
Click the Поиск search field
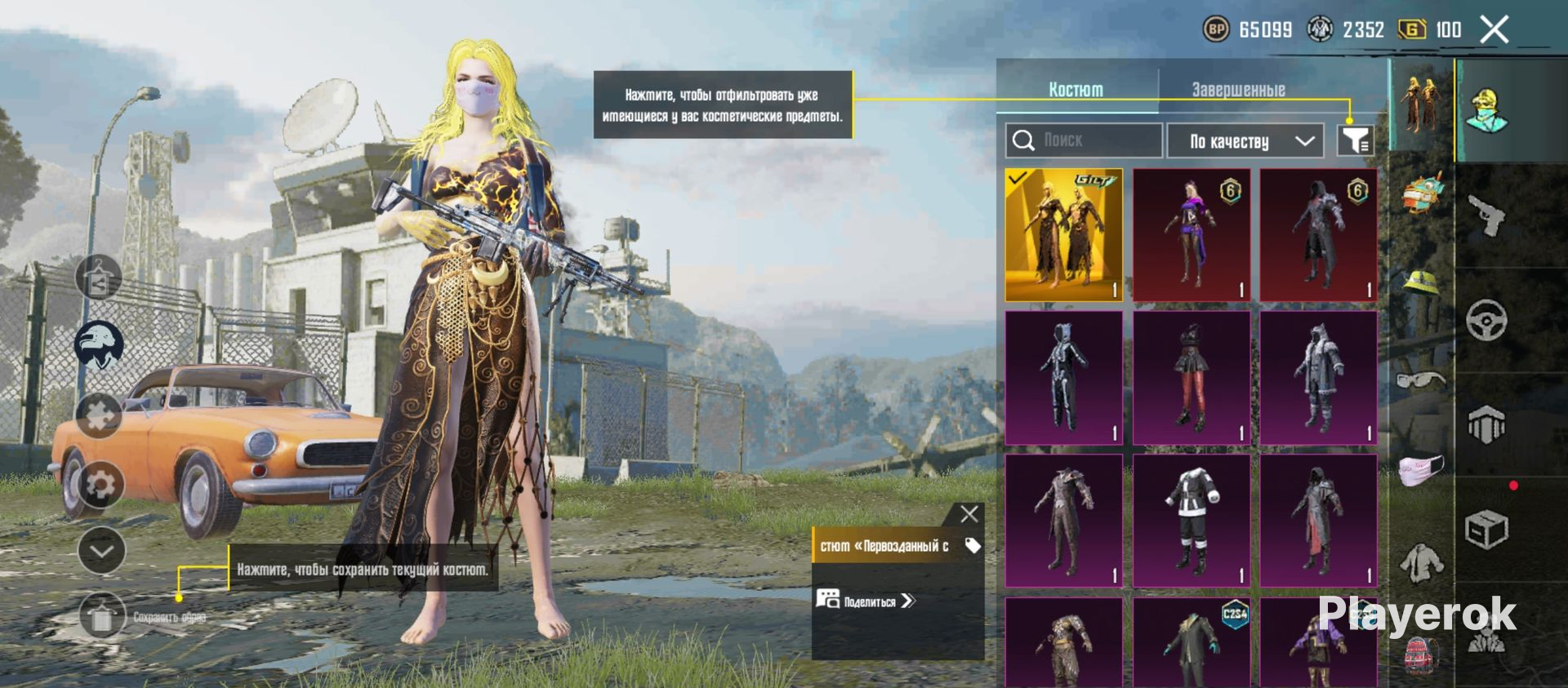click(x=1084, y=140)
